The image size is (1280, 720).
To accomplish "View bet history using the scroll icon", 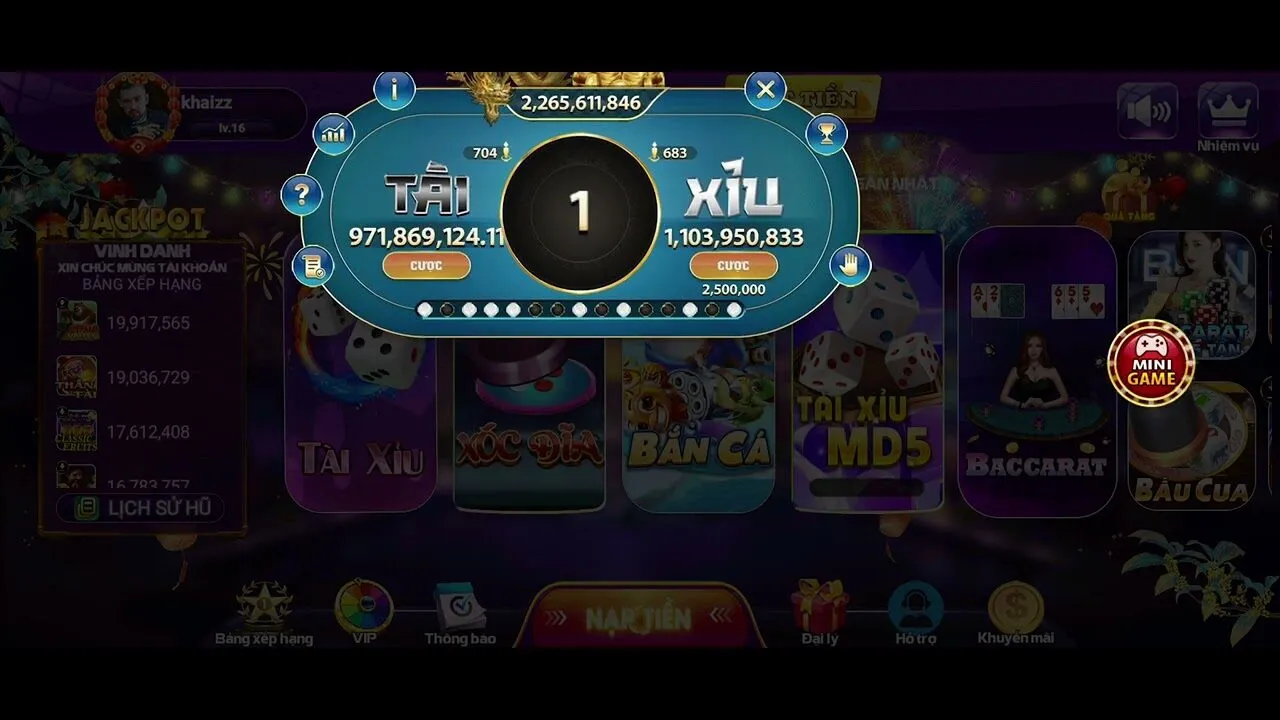I will (x=312, y=266).
